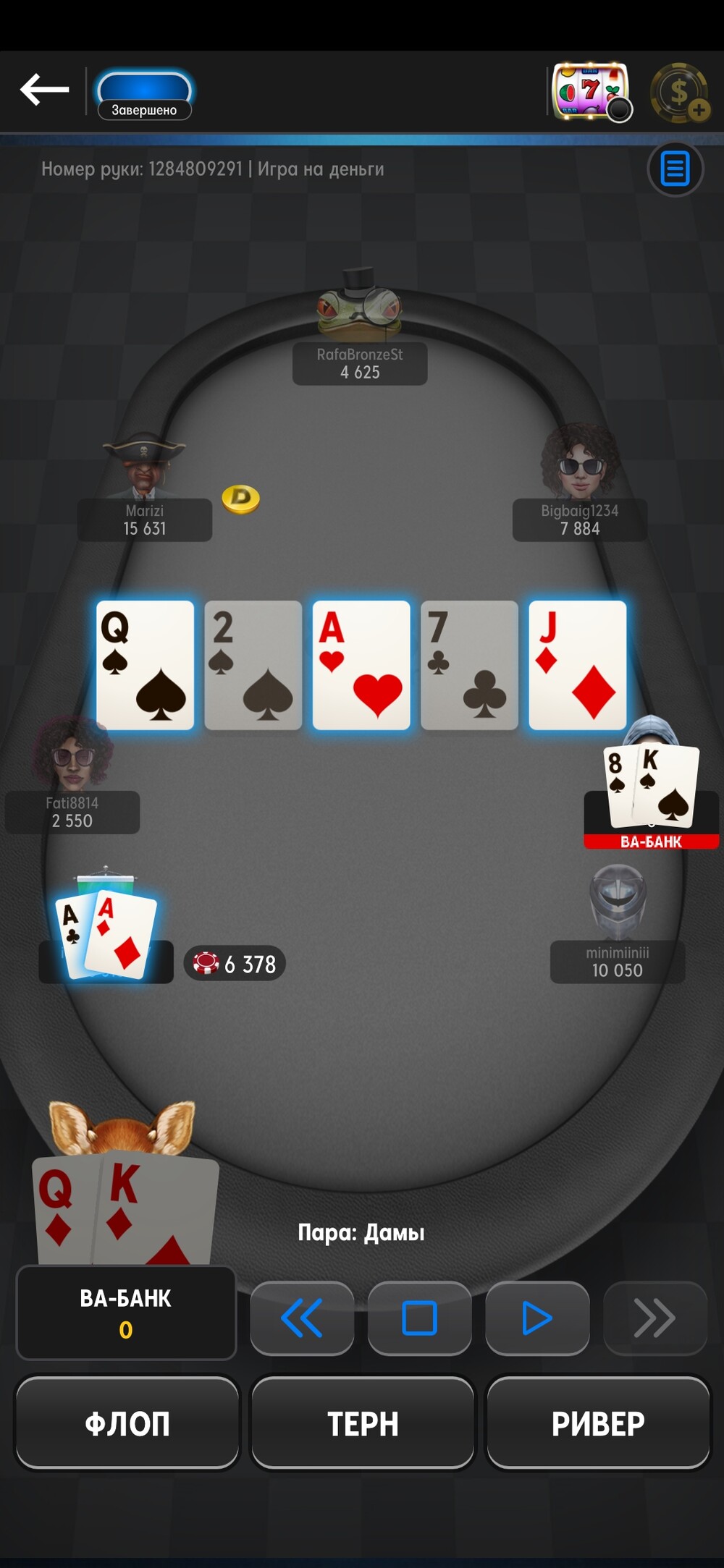Screen dimensions: 724x1568
Task: Jump to the ФЛОП stage
Action: click(x=127, y=1423)
